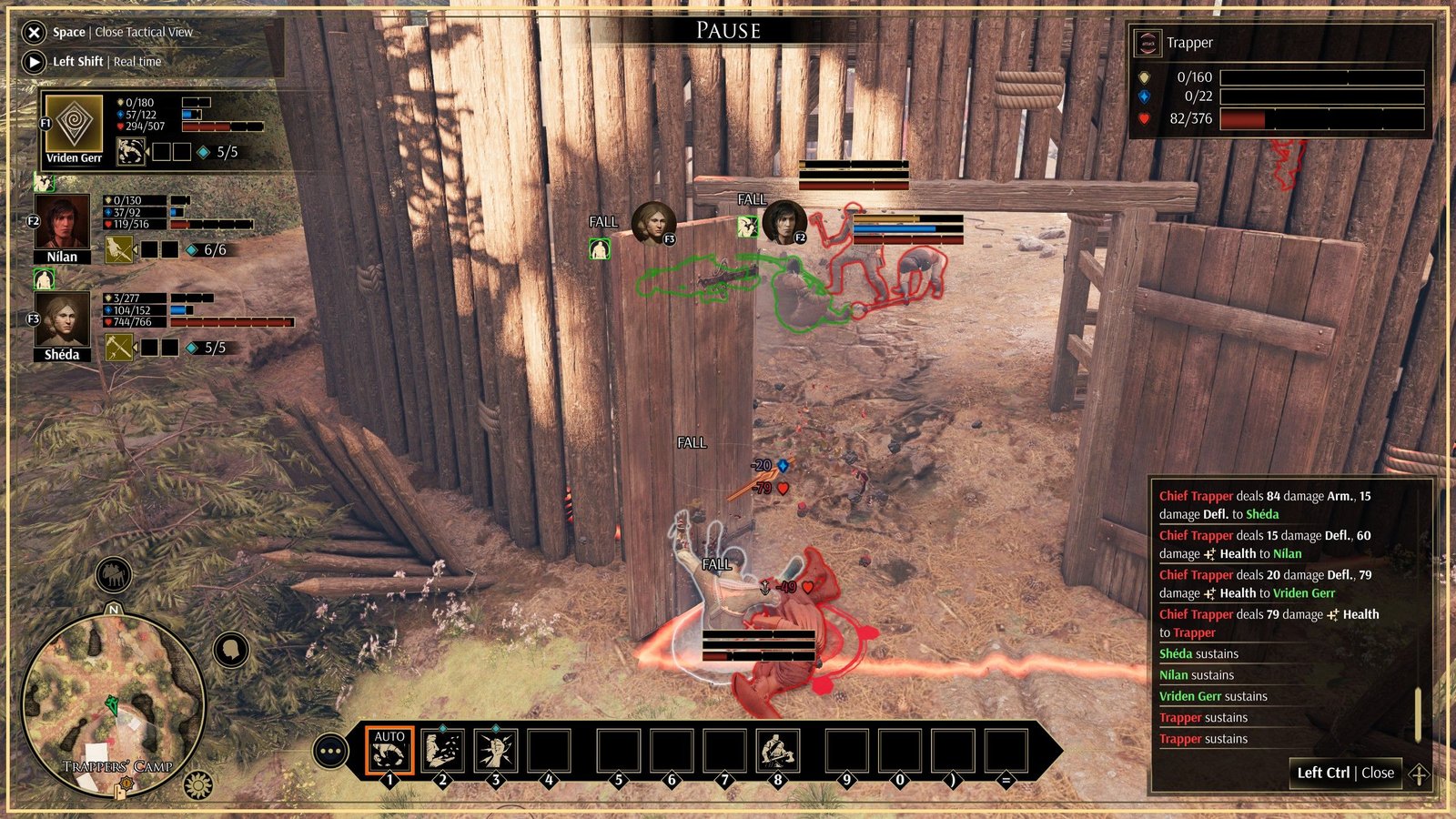Close the combat log panel
Screen dimensions: 1456x819
(x=1345, y=773)
